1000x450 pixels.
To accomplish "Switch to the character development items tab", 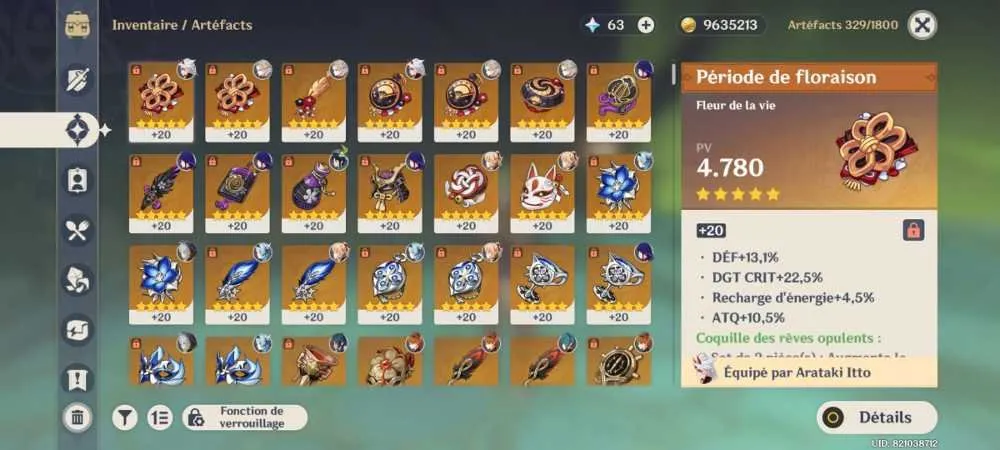I will pyautogui.click(x=78, y=180).
